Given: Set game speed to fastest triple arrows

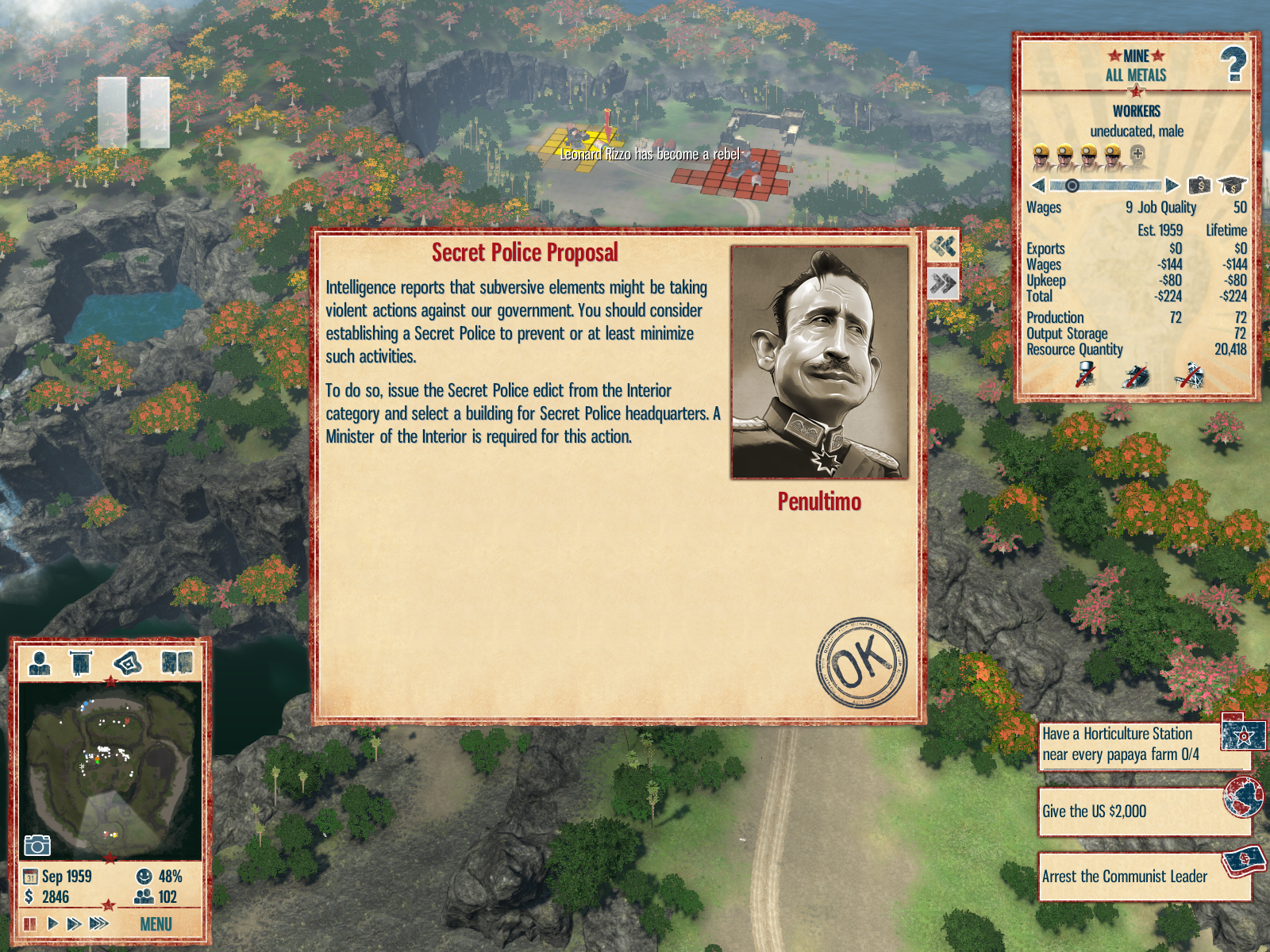Looking at the screenshot, I should (98, 923).
